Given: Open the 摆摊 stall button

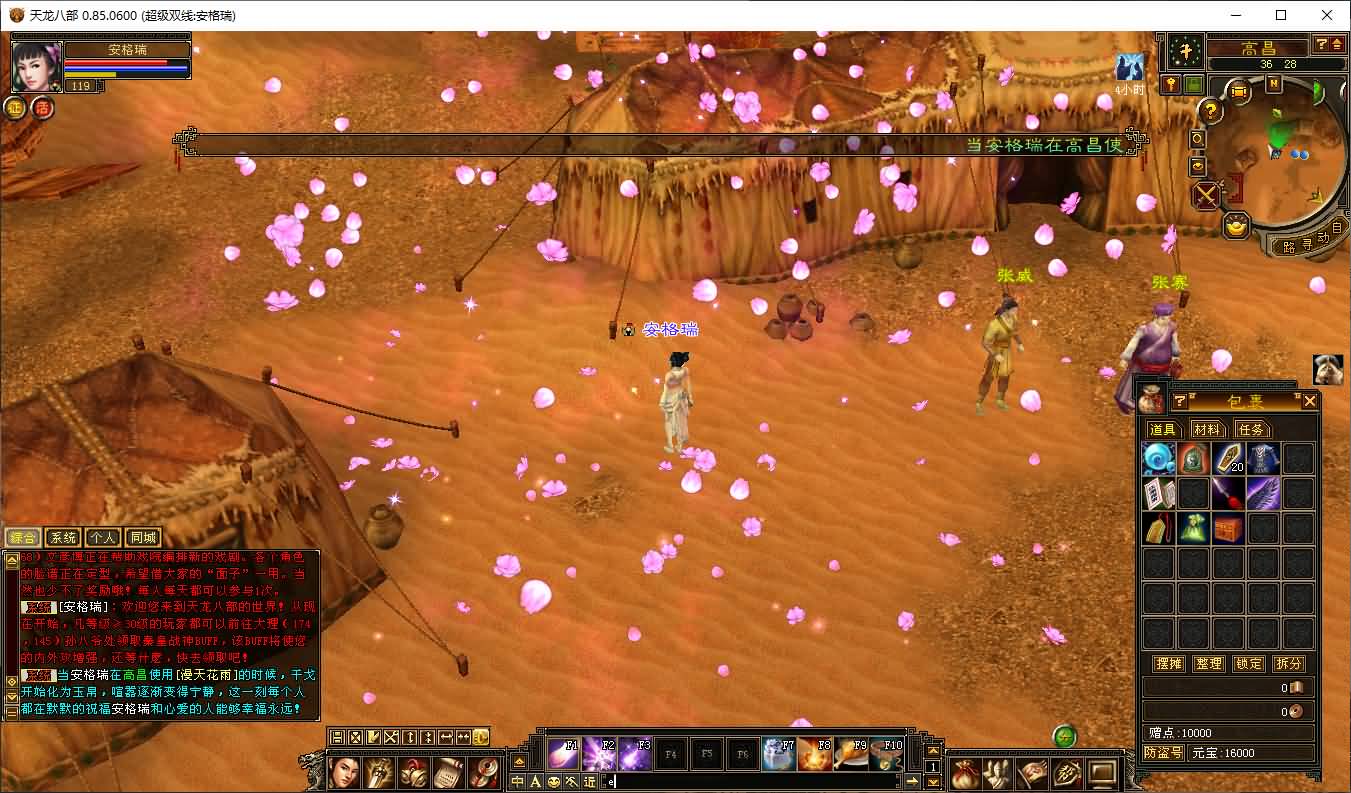Looking at the screenshot, I should click(1168, 663).
